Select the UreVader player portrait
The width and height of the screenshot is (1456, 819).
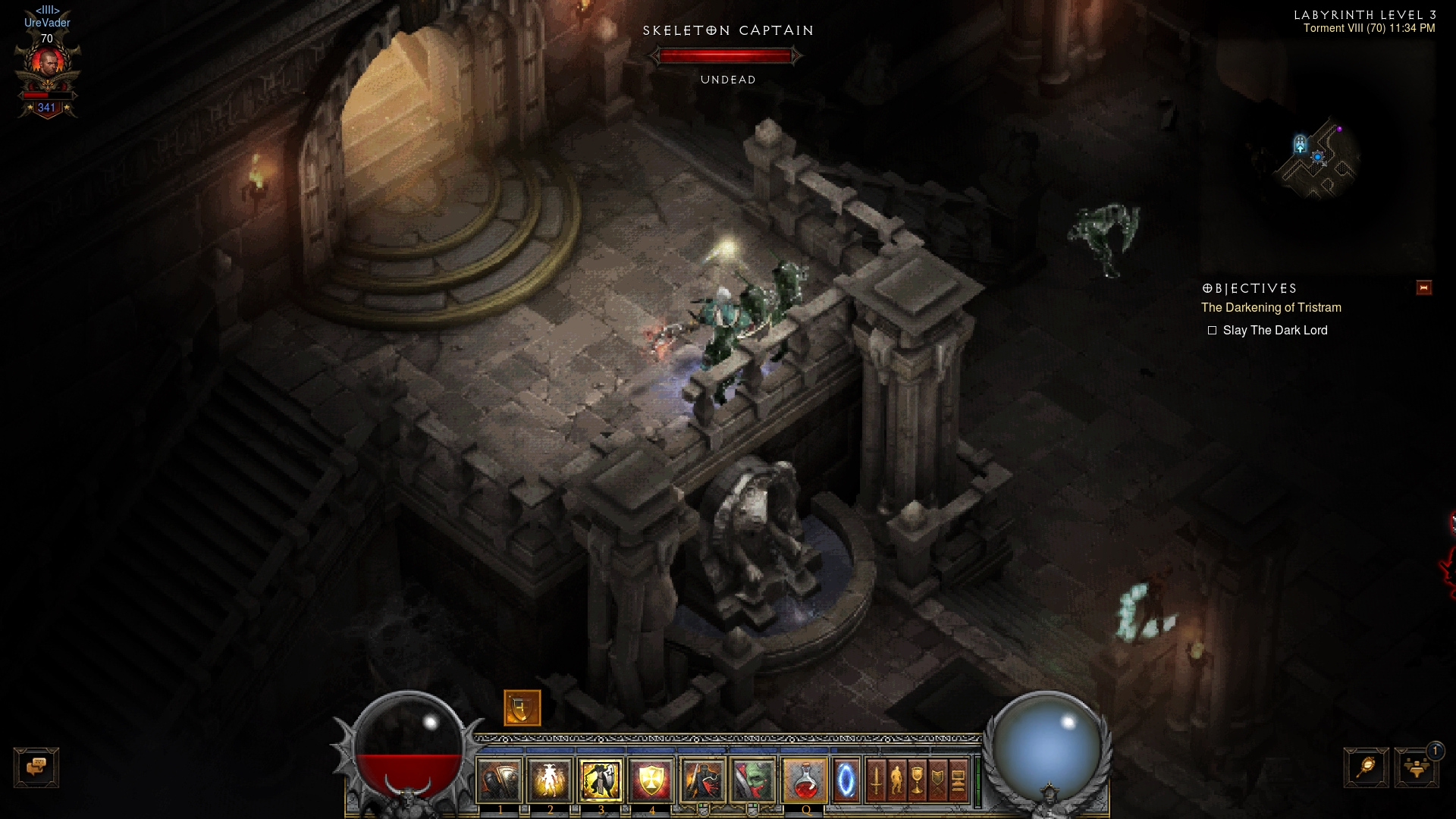click(47, 64)
